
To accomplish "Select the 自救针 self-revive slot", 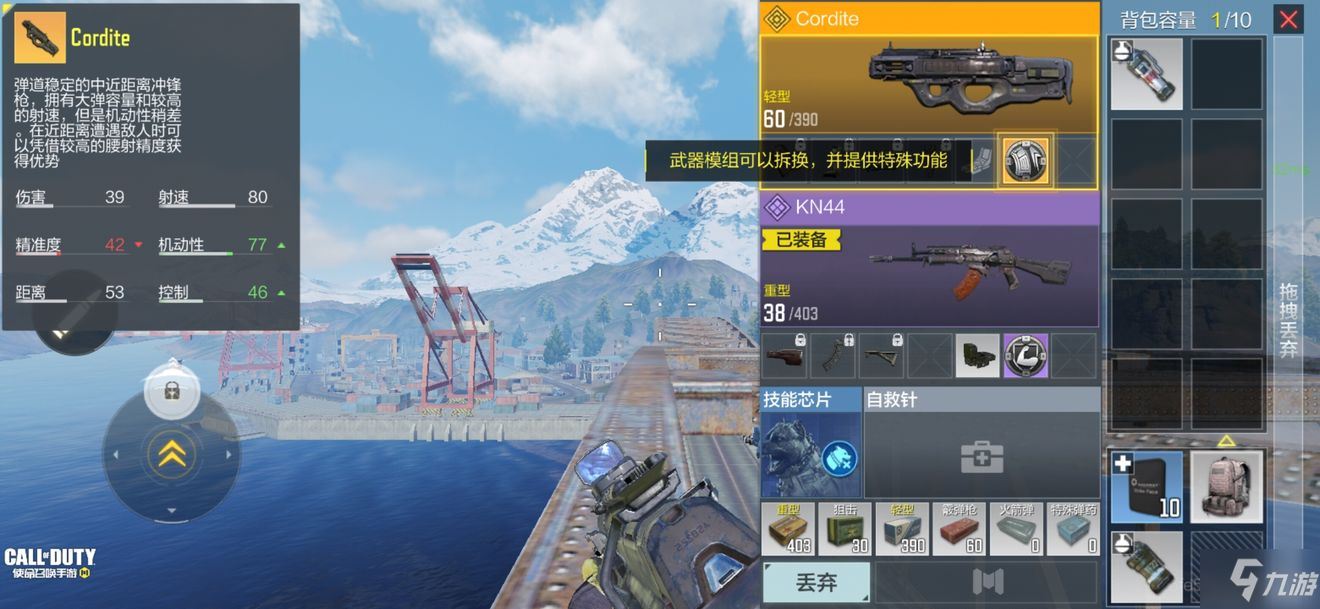I will pyautogui.click(x=980, y=456).
